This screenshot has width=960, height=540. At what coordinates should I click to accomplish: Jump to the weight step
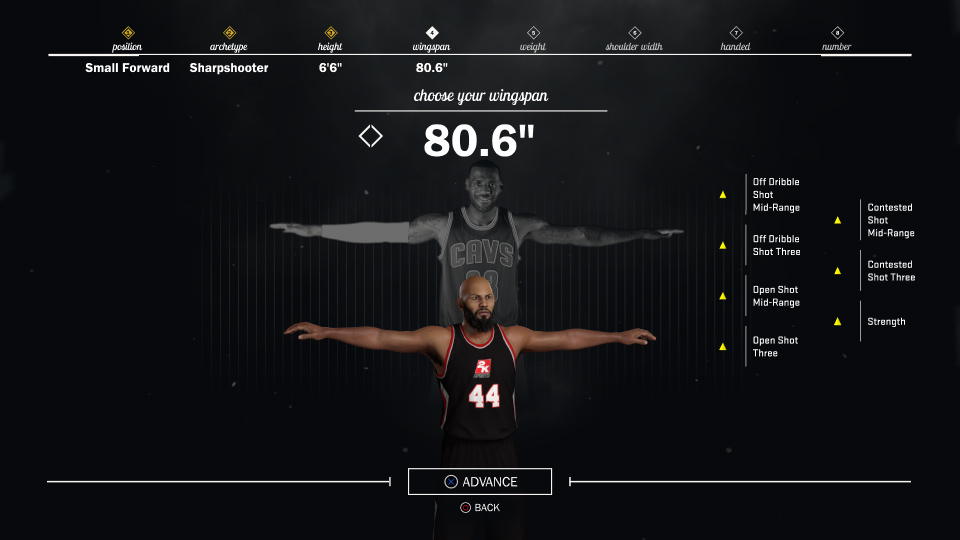click(533, 40)
